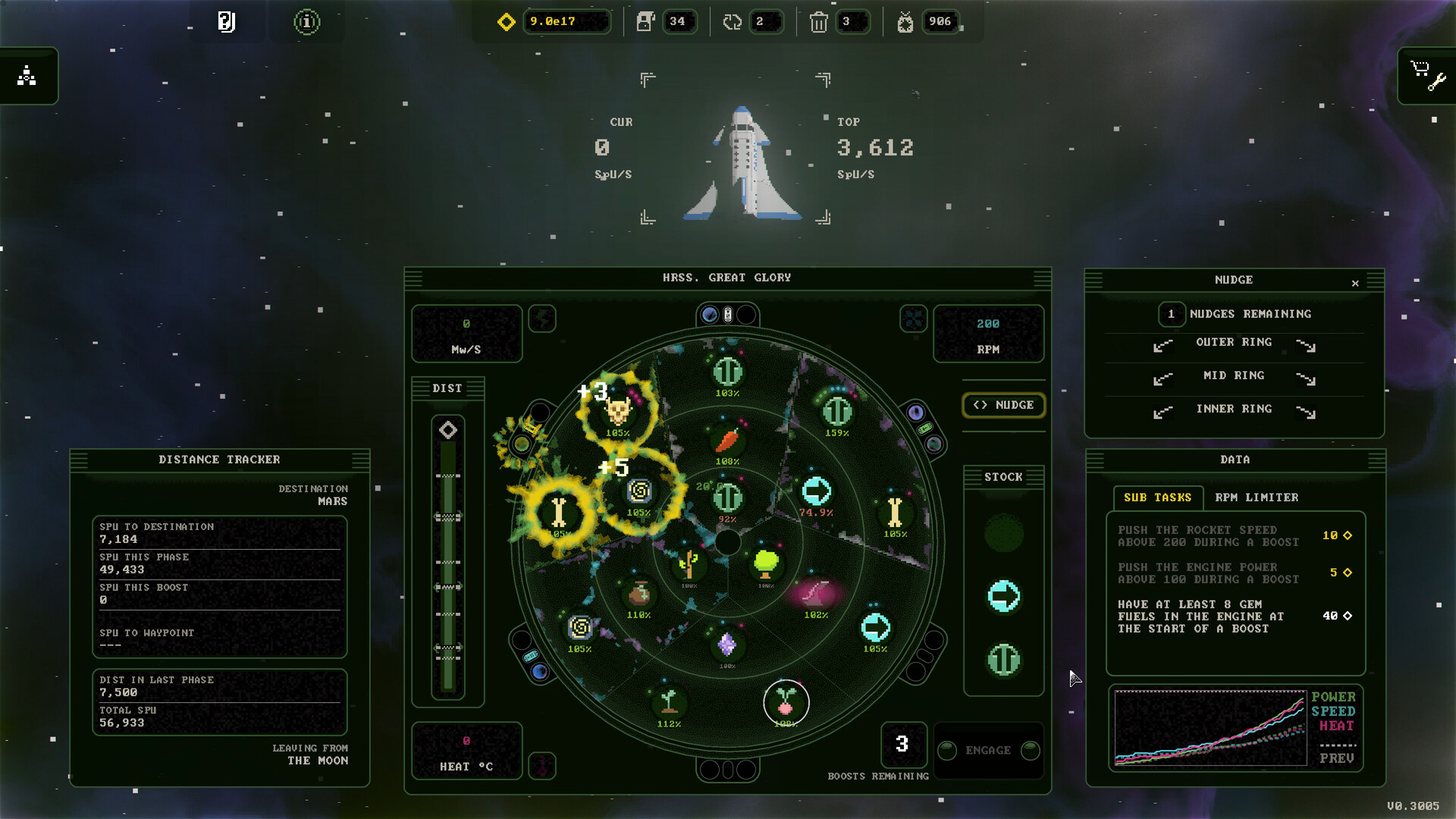Click the info circle icon at top

click(306, 22)
